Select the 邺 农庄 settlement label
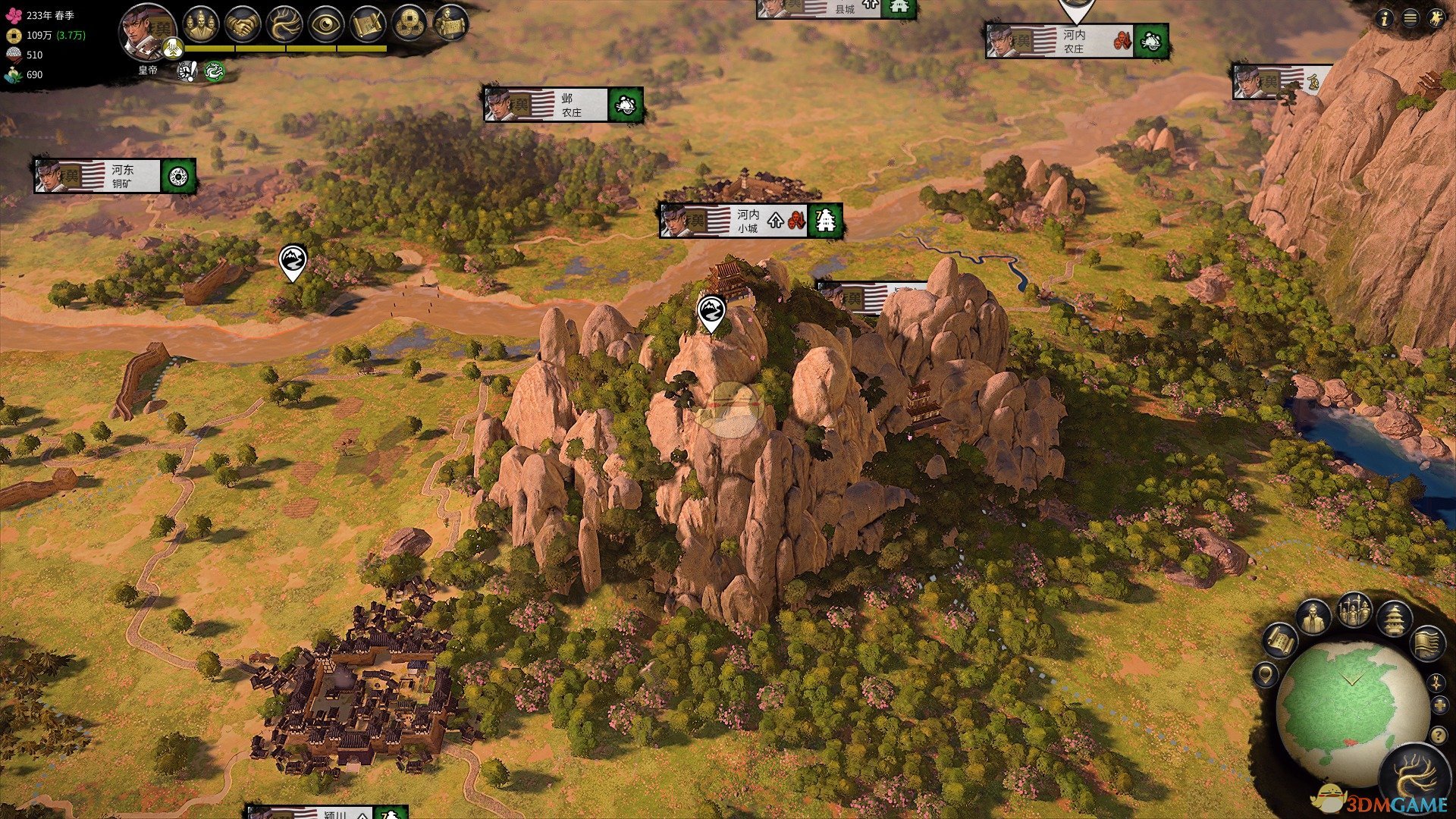1456x819 pixels. tap(563, 105)
